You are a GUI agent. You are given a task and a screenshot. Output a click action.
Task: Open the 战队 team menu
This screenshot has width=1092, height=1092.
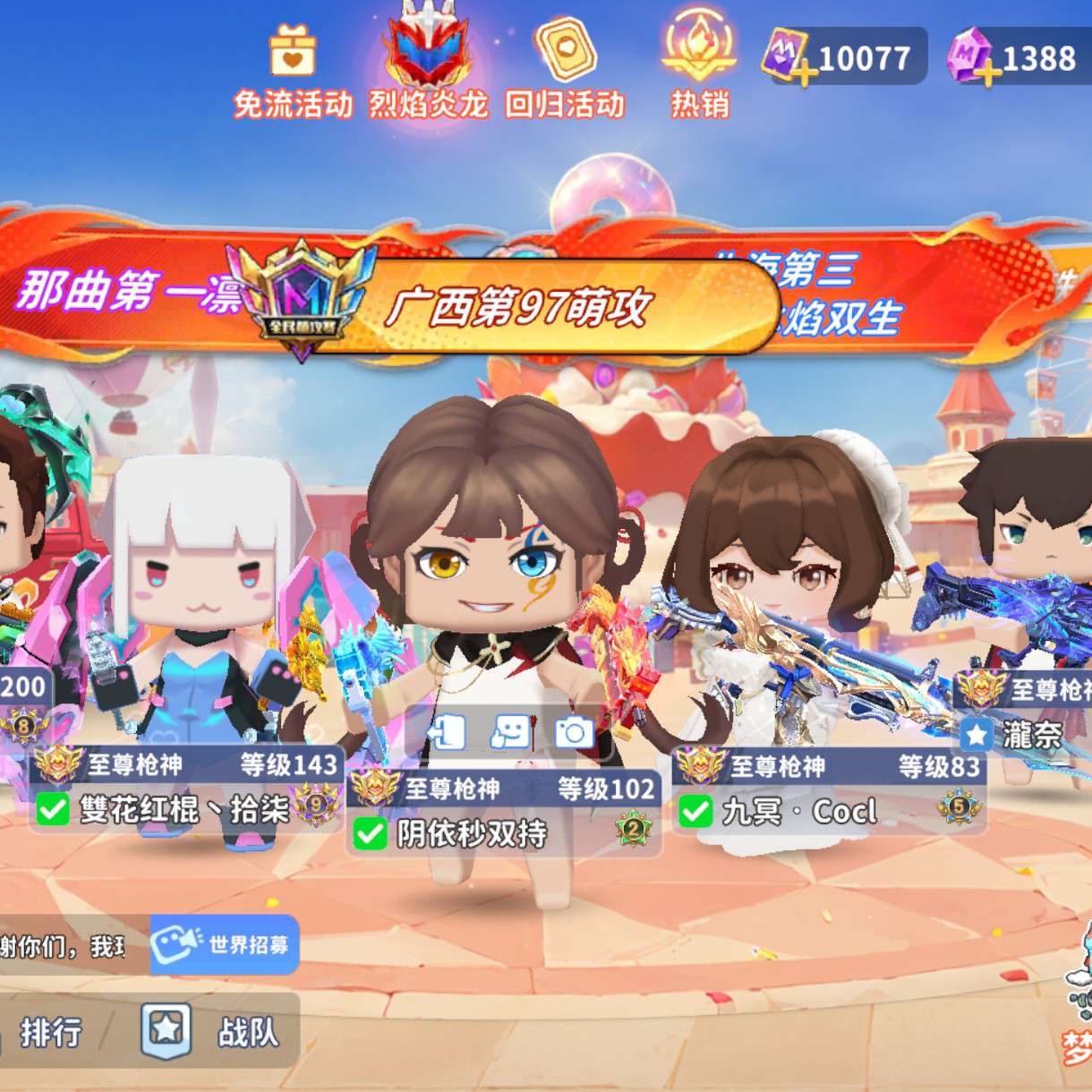pos(215,1031)
